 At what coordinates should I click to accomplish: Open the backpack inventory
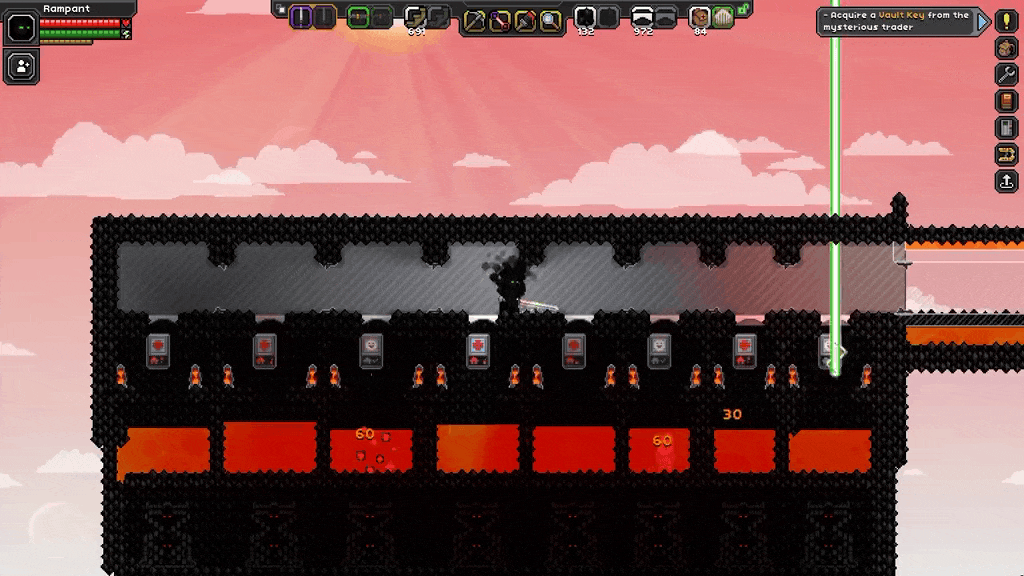[x=1006, y=48]
